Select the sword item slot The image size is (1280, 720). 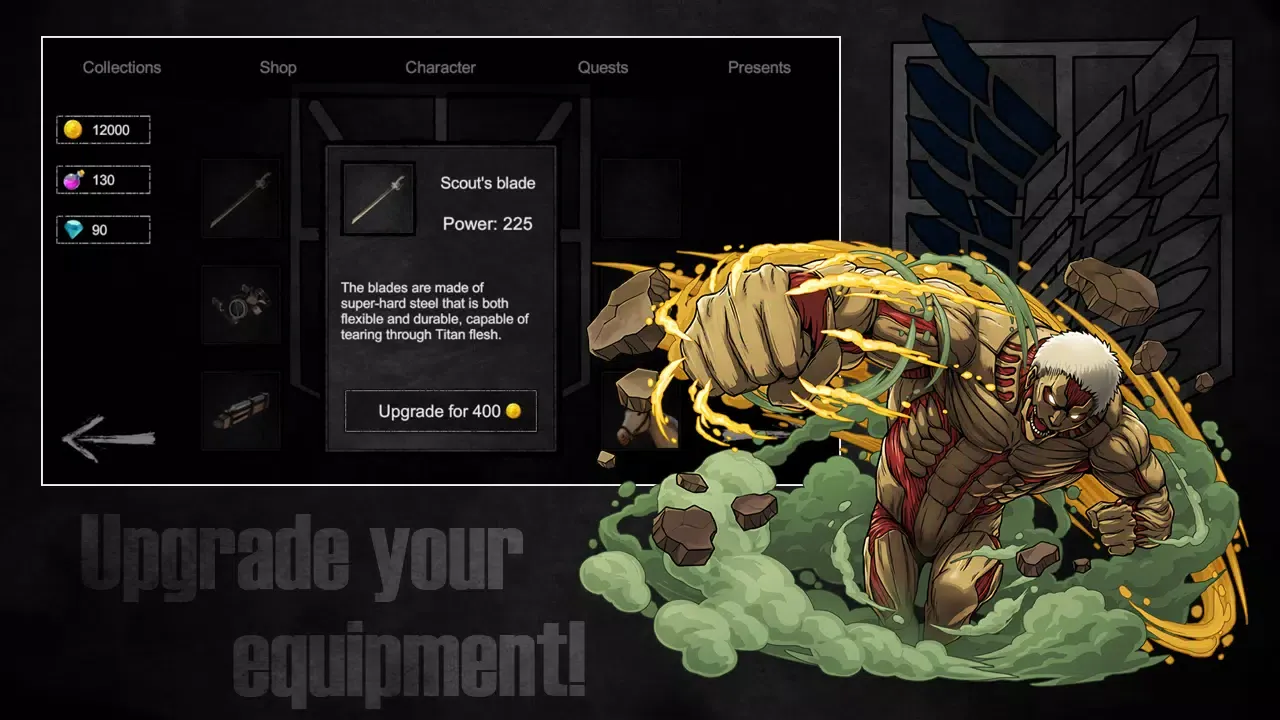[x=240, y=198]
